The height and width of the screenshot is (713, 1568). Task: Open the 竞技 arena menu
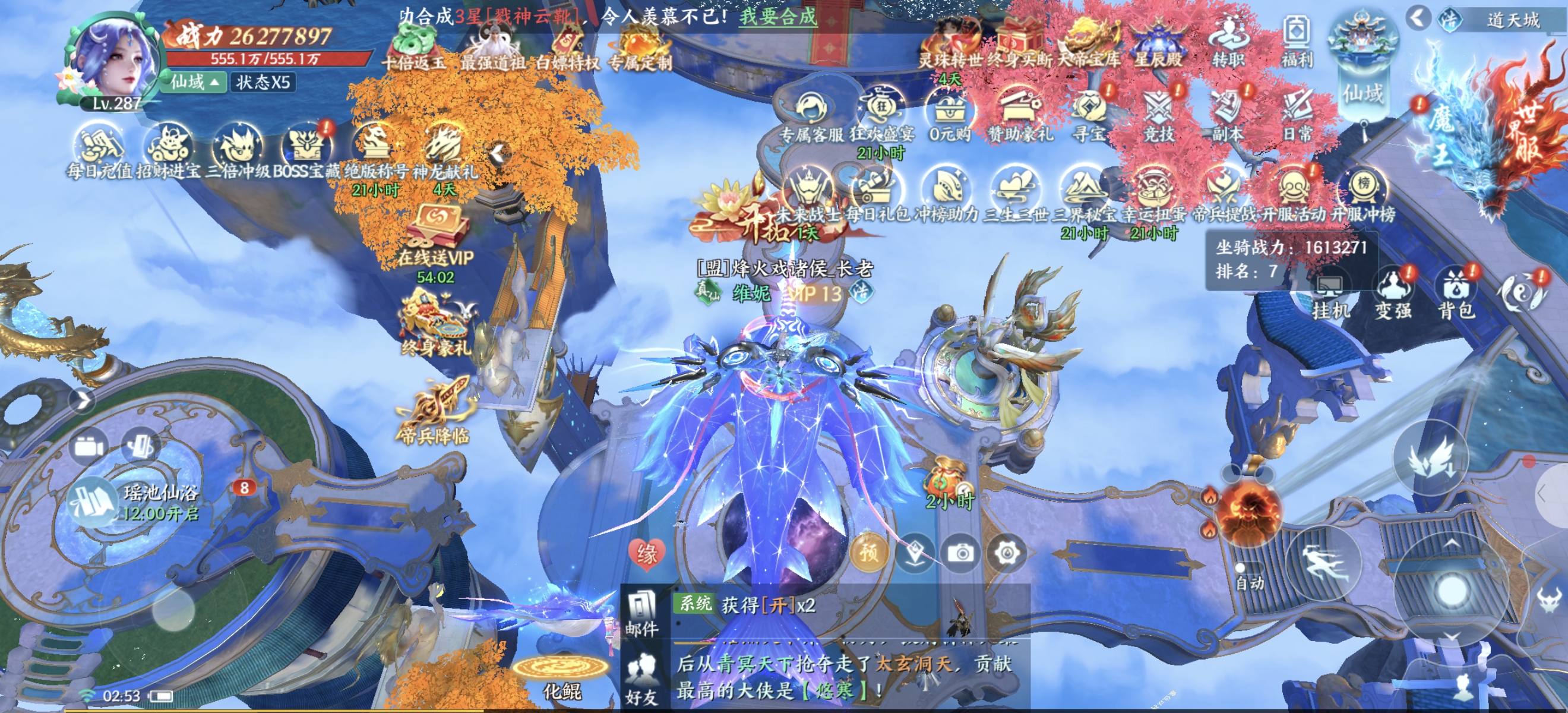coord(1159,114)
